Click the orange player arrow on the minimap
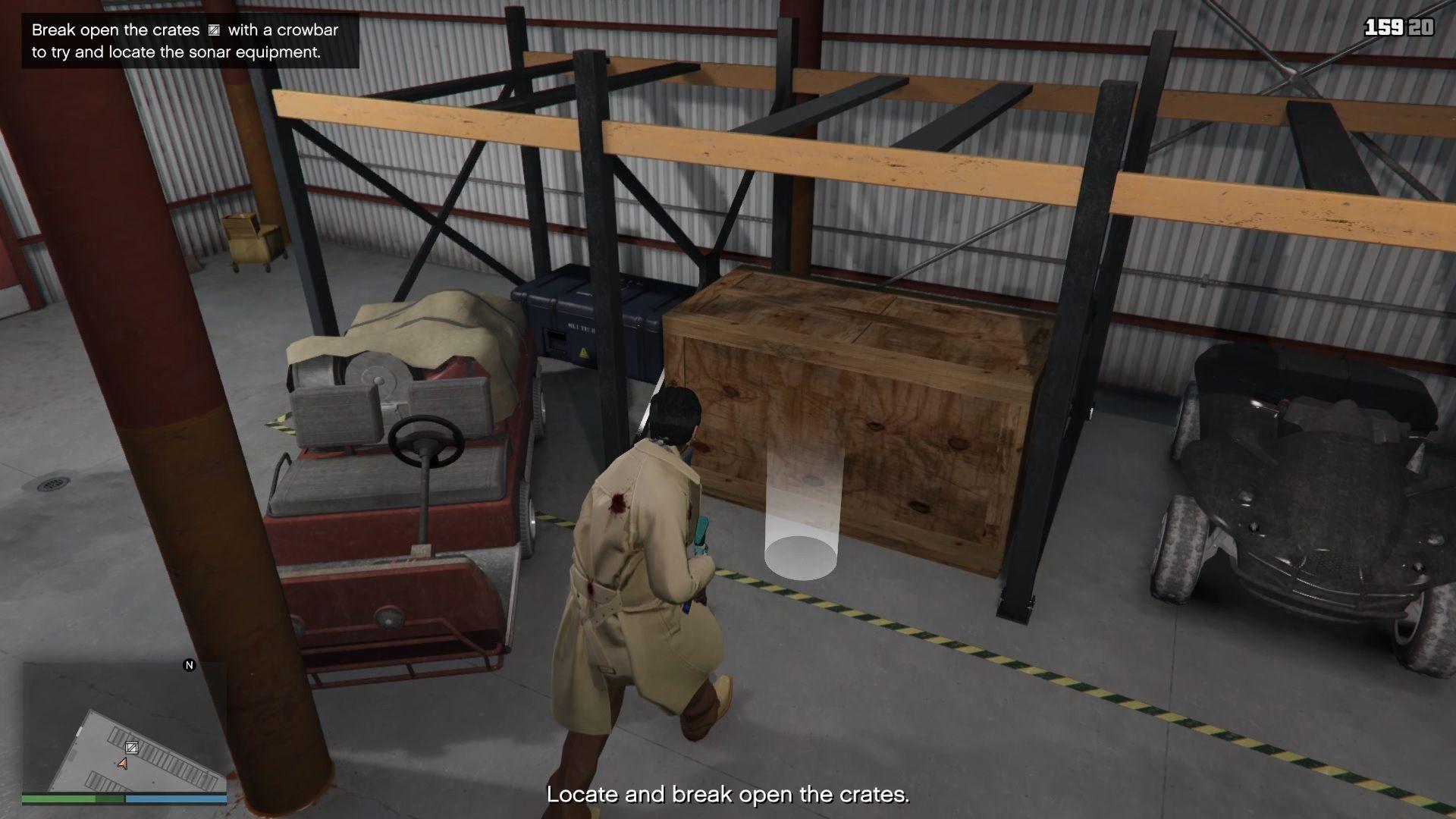The height and width of the screenshot is (819, 1456). pos(123,764)
